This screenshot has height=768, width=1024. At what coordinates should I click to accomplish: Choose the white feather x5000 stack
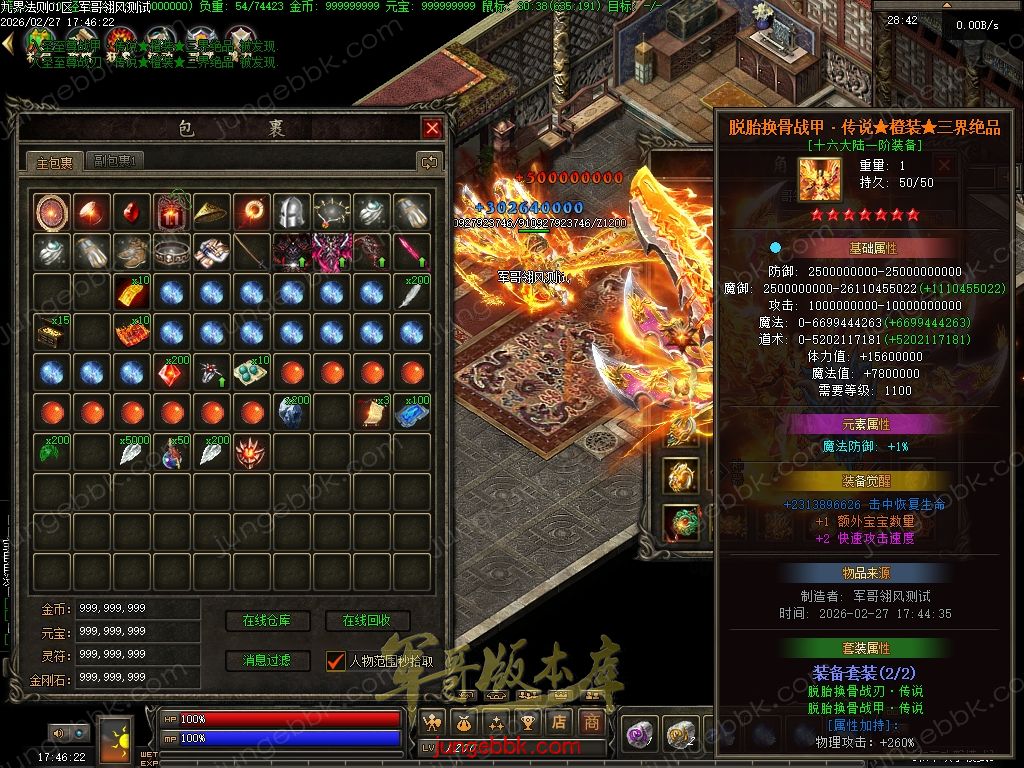(130, 451)
